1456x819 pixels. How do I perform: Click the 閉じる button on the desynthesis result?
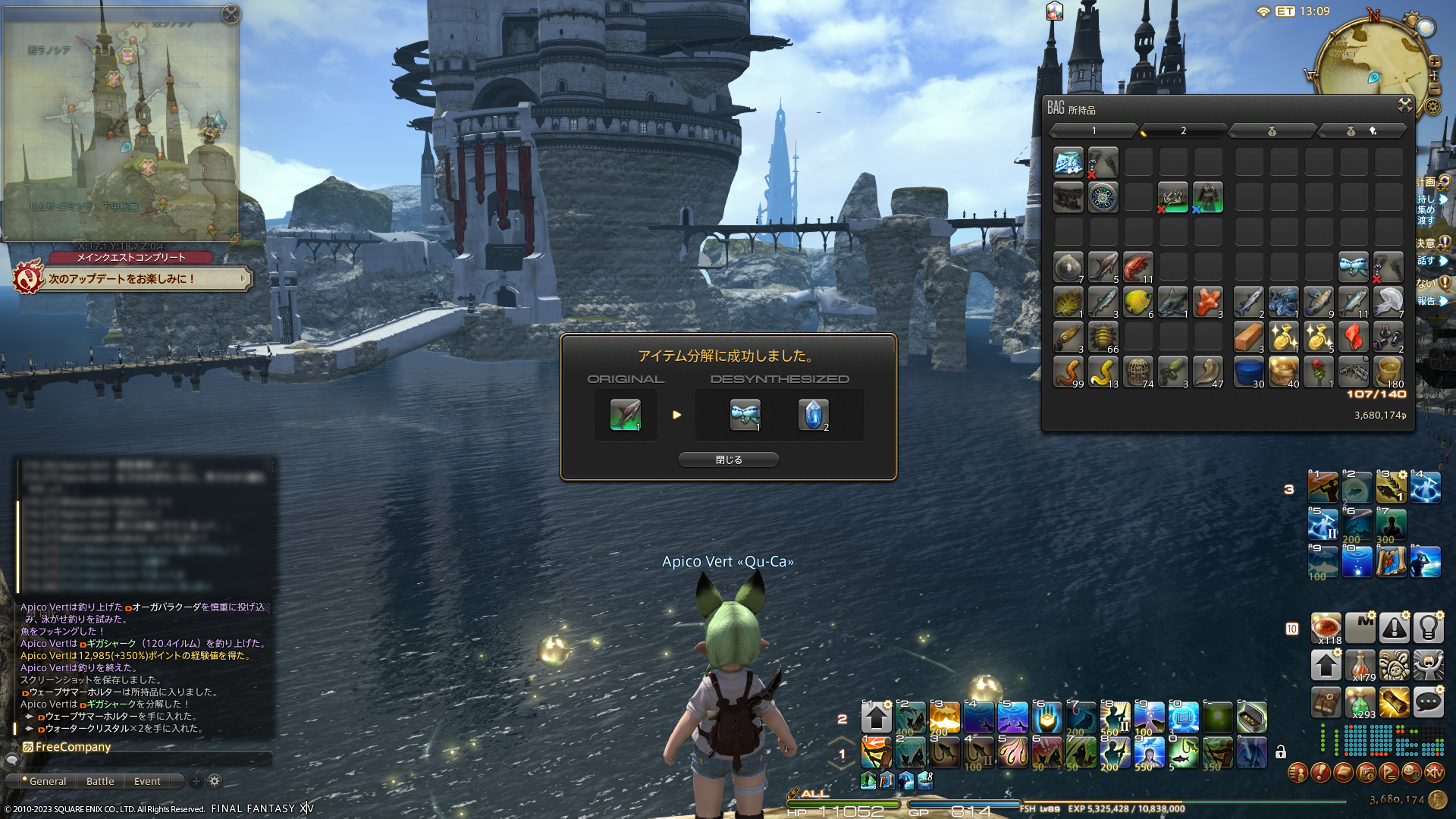728,460
